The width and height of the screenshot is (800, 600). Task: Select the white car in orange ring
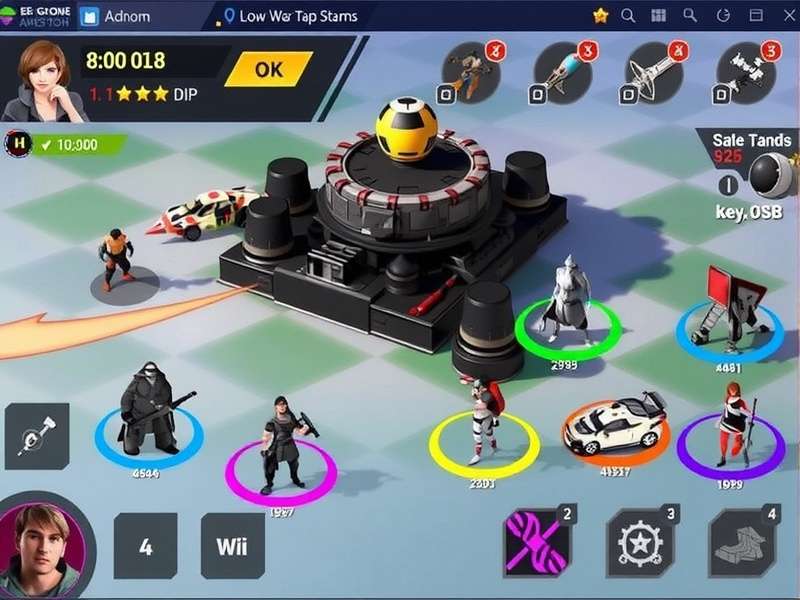click(614, 424)
